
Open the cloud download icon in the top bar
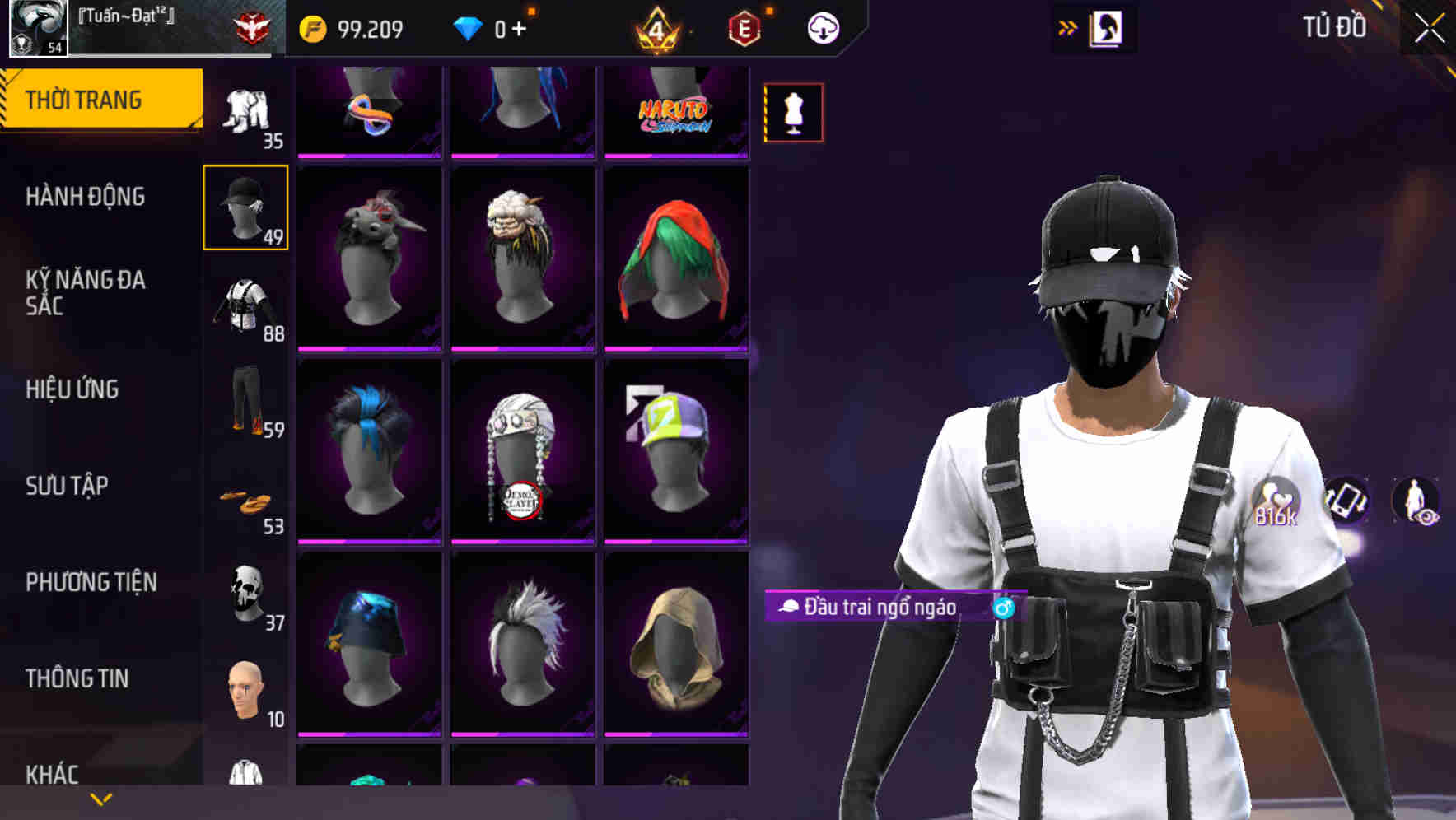click(823, 27)
